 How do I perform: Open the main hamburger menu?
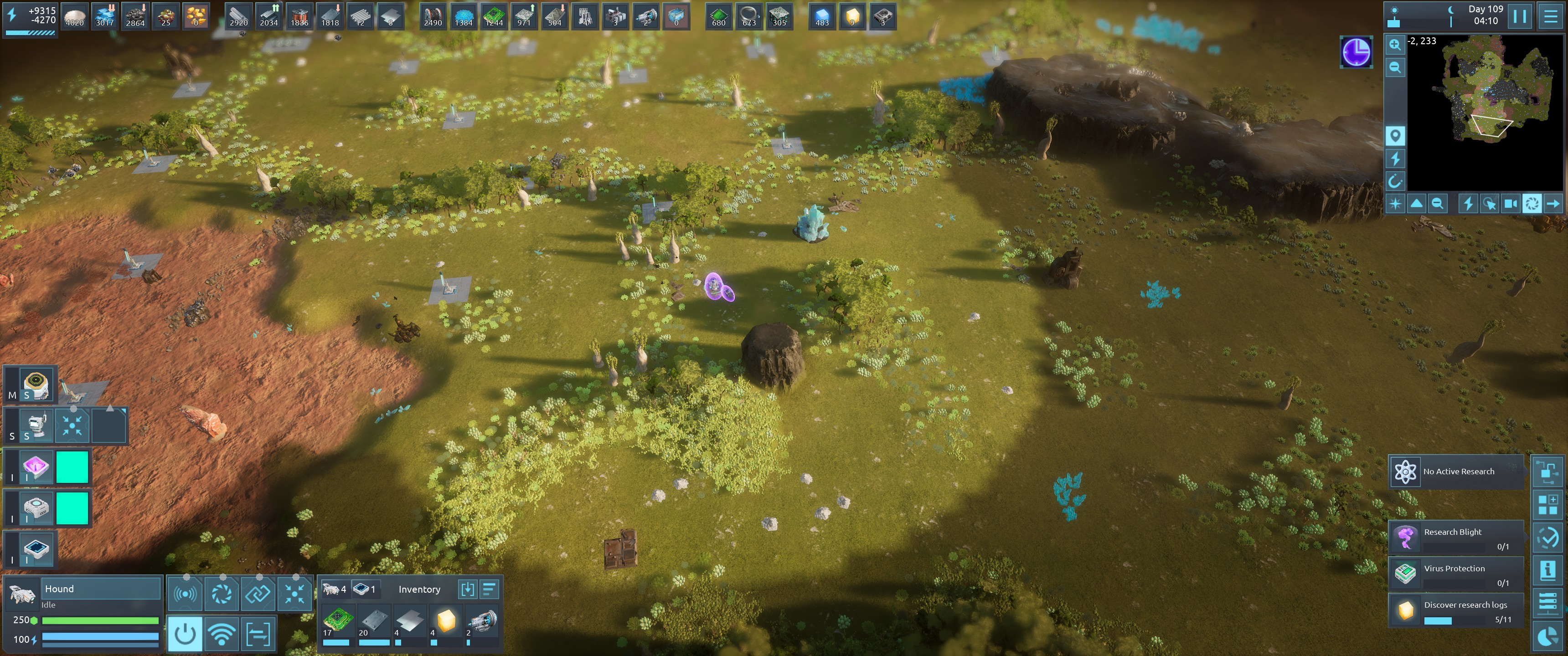(x=1550, y=16)
